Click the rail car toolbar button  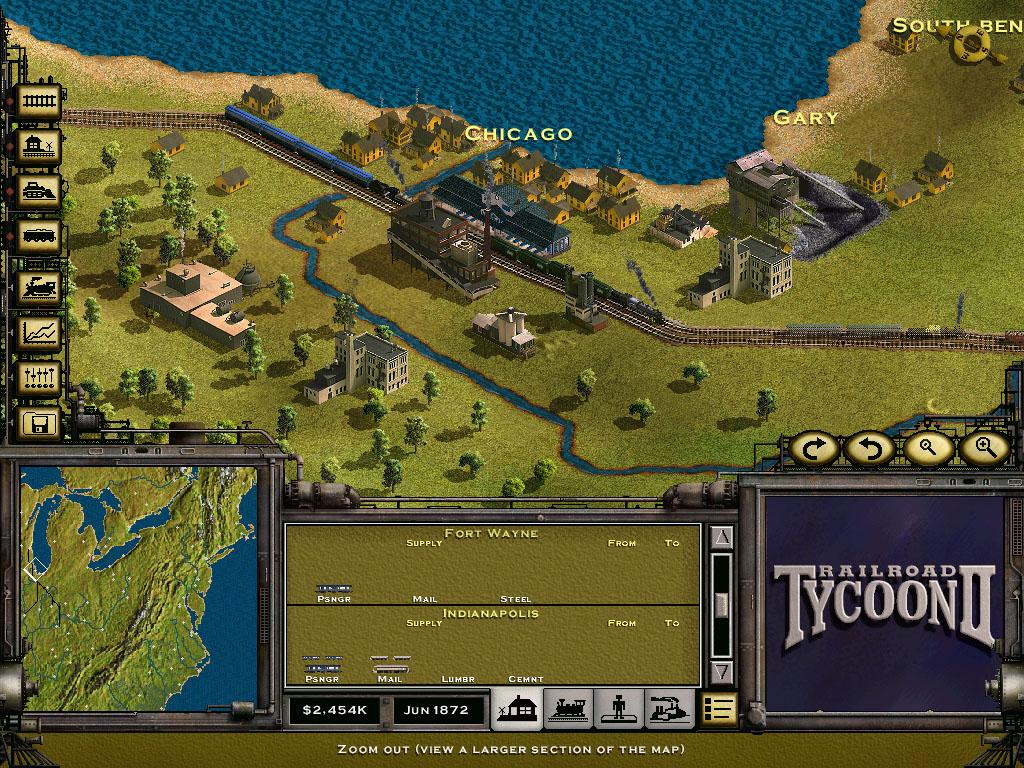pyautogui.click(x=40, y=237)
